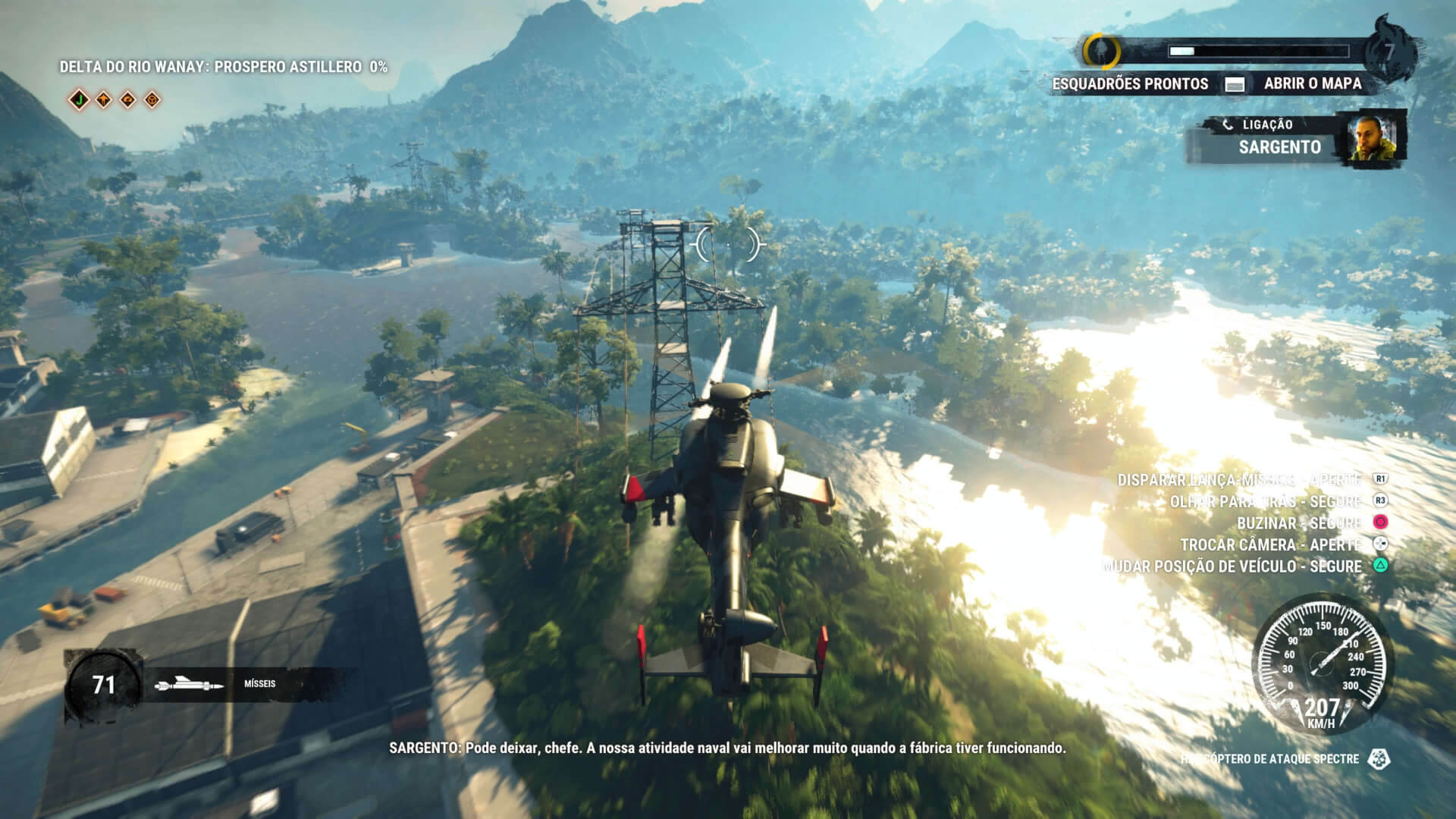Click the orange speedometer diamond icon
The image size is (1456, 819).
[128, 99]
